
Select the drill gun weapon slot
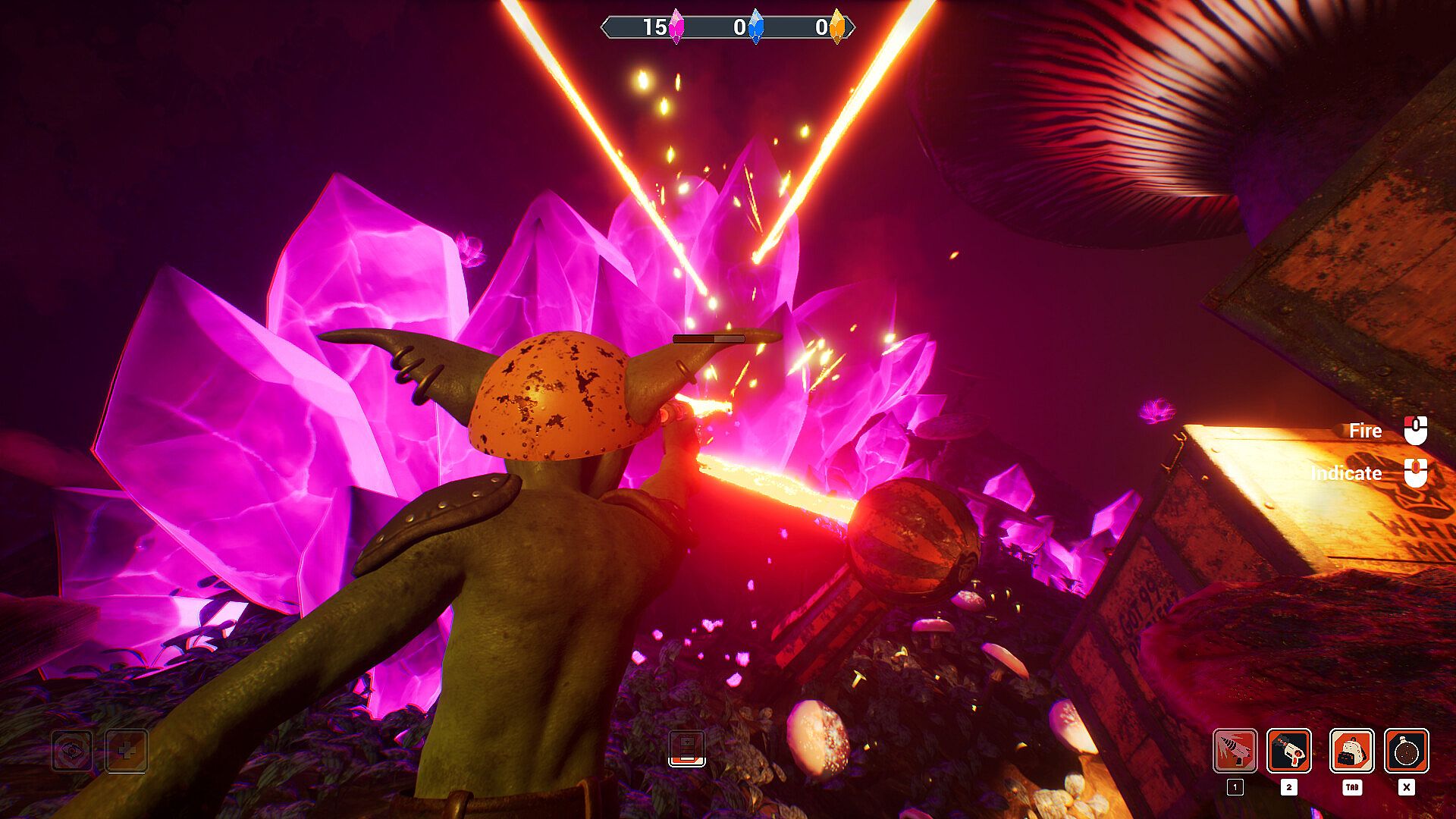pyautogui.click(x=1235, y=751)
